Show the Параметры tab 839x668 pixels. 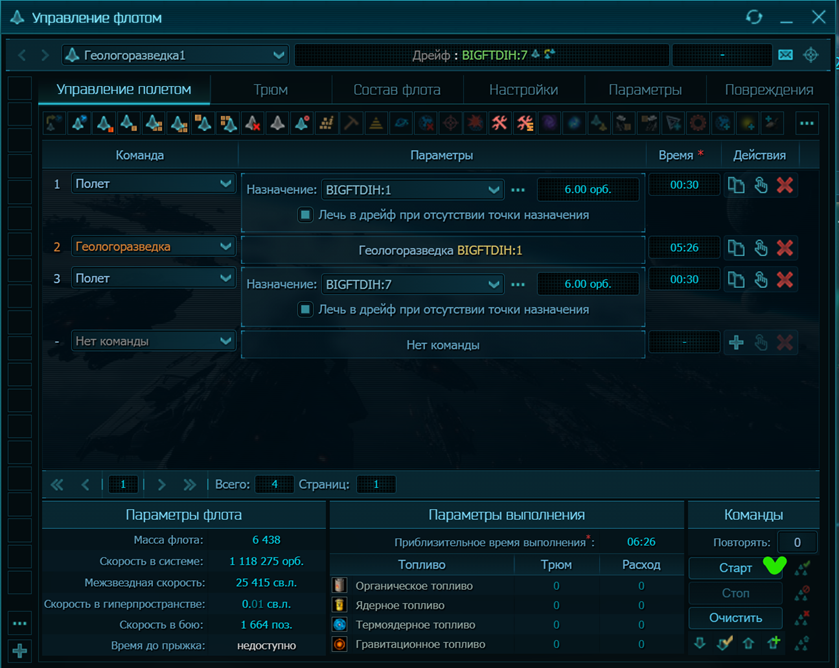645,90
